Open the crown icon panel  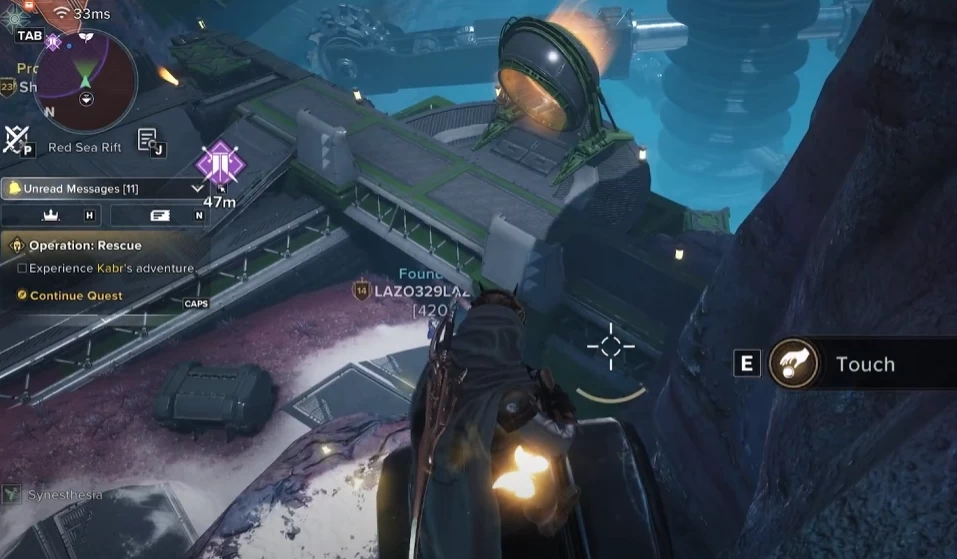point(52,215)
